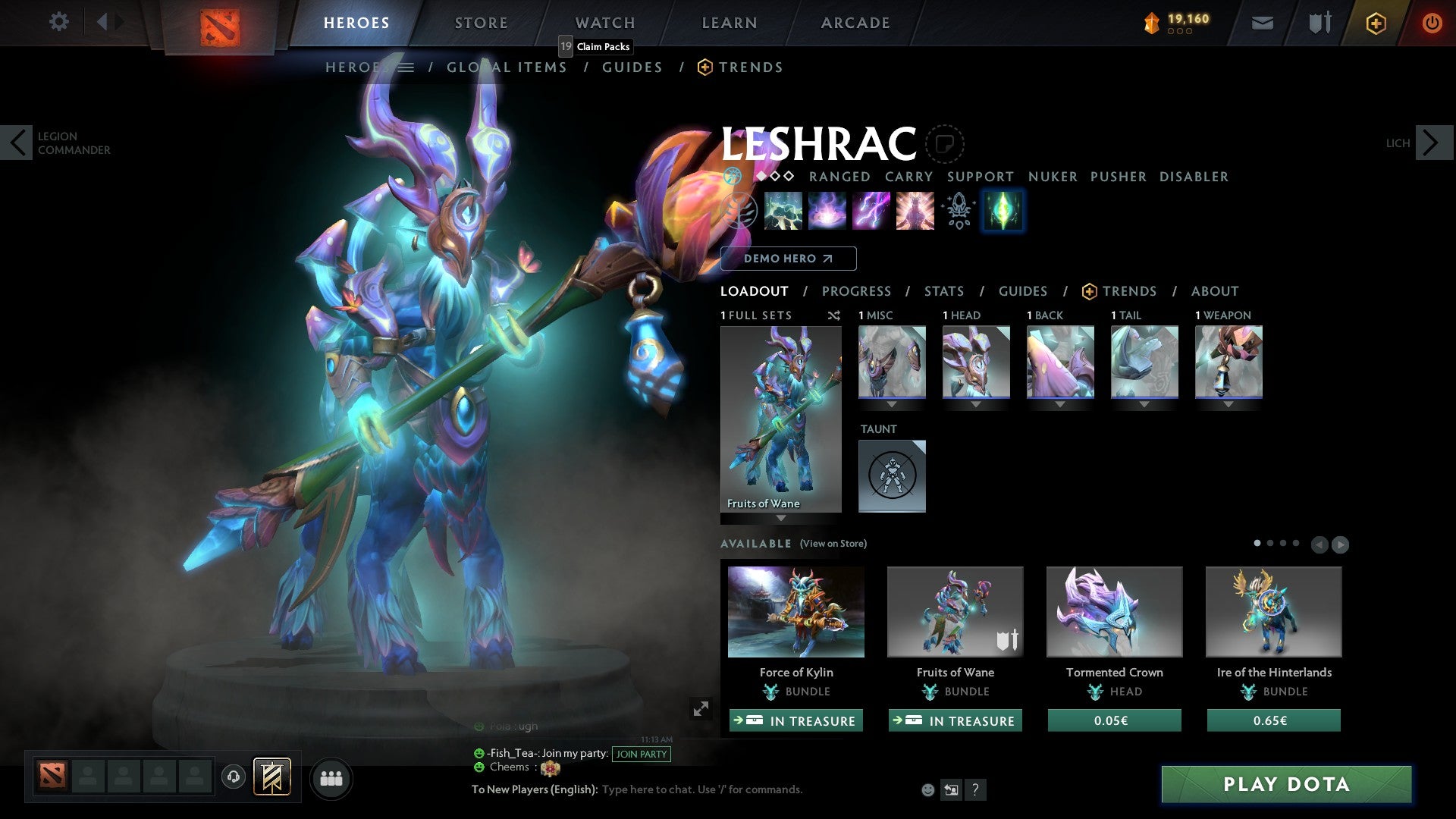Expand the 1 HEAD slot dropdown arrow

976,404
